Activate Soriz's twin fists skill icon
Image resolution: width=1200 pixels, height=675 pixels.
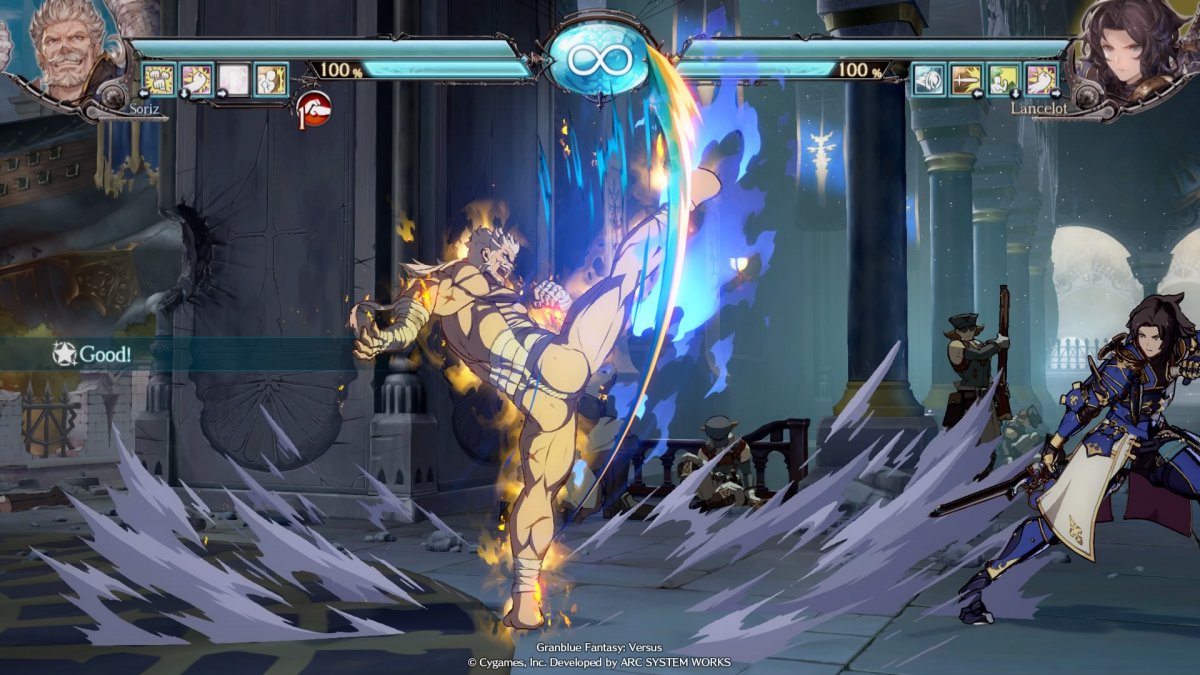(159, 78)
